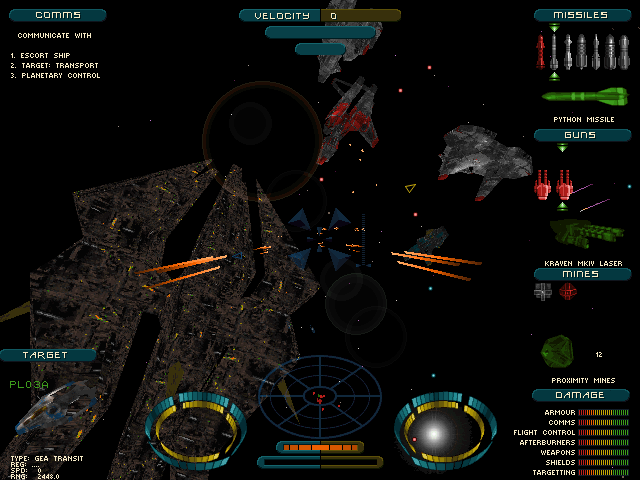Viewport: 640px width, 480px height.
Task: Open the Mines panel header
Action: [x=581, y=273]
